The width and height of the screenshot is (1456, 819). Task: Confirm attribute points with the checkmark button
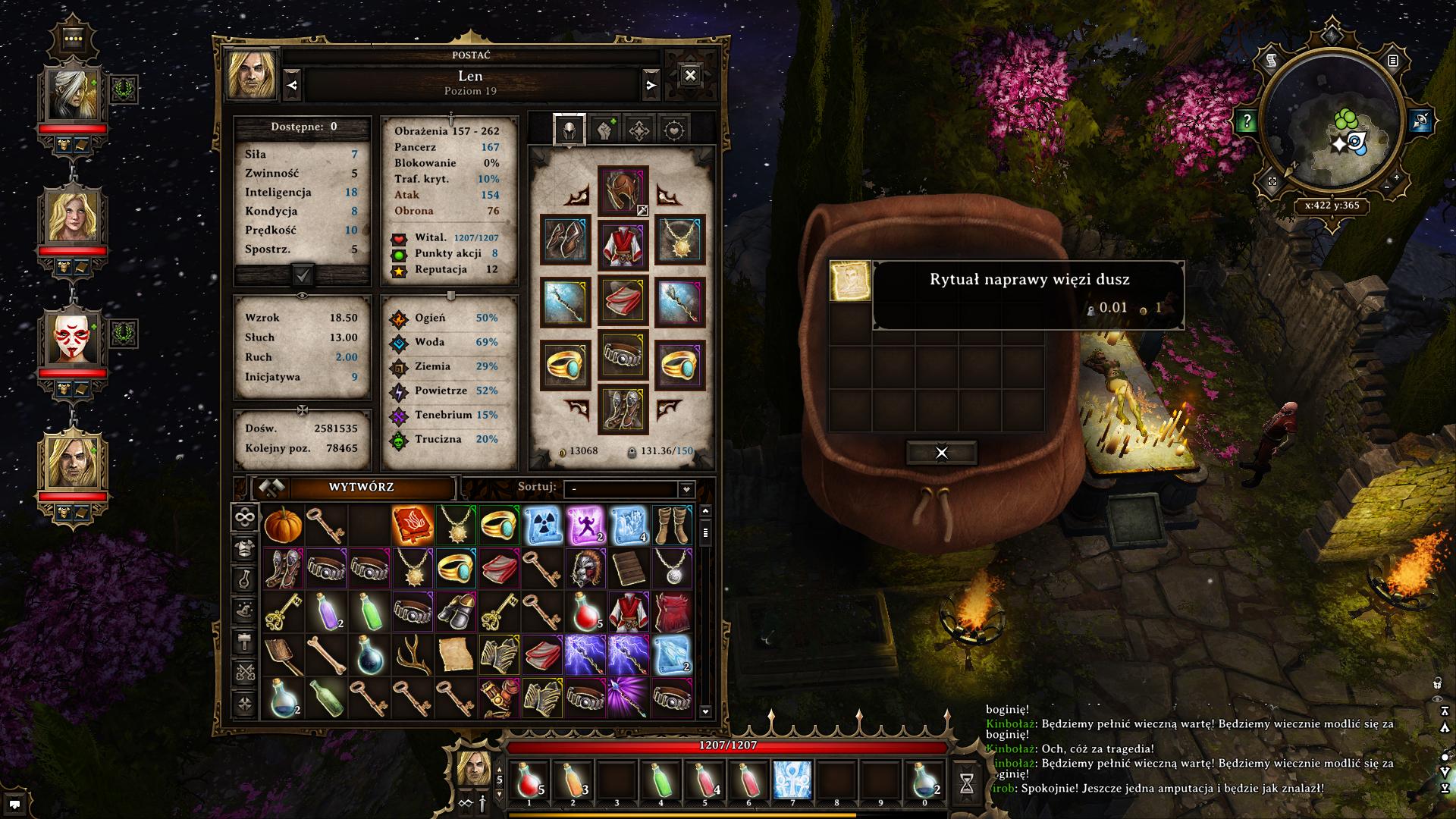(302, 275)
